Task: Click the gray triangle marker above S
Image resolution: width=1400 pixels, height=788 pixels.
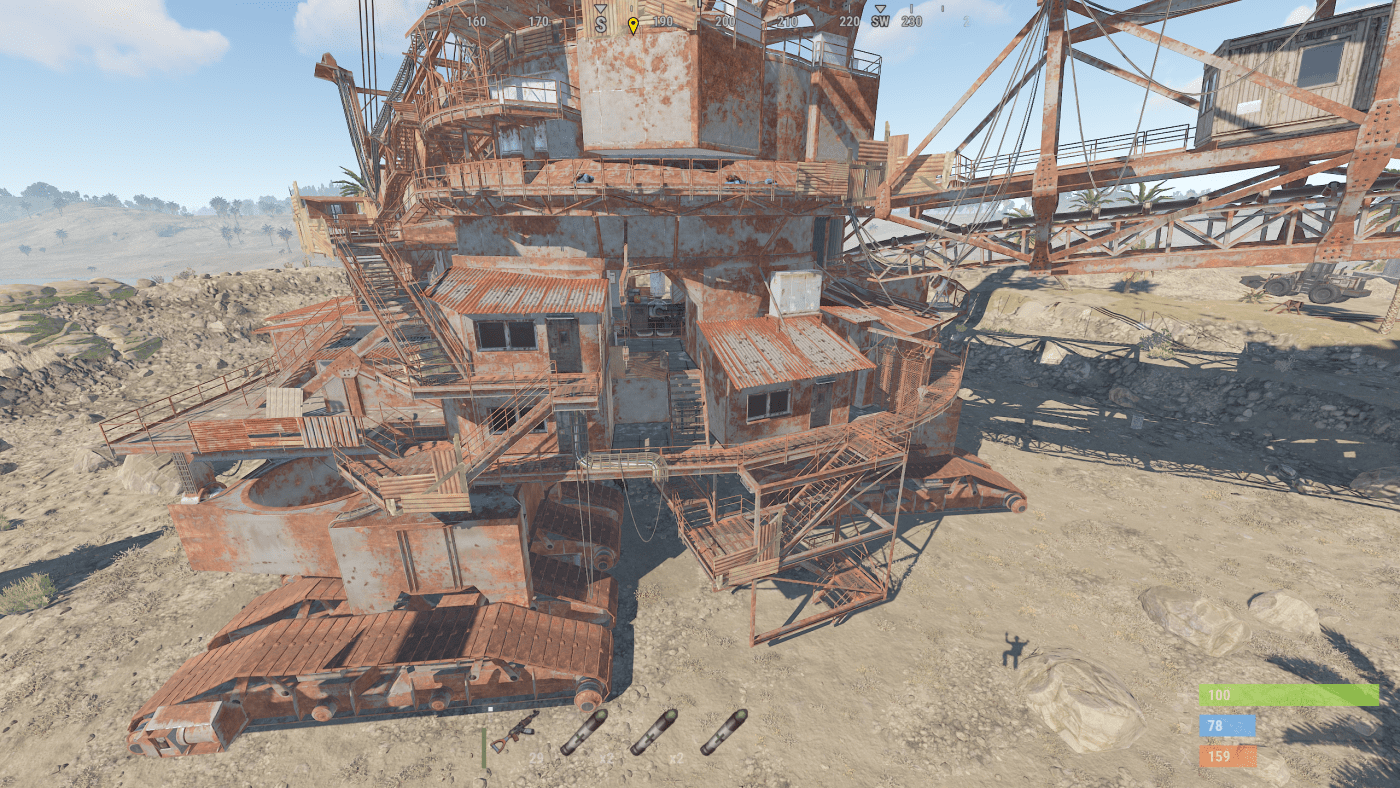Action: 600,7
